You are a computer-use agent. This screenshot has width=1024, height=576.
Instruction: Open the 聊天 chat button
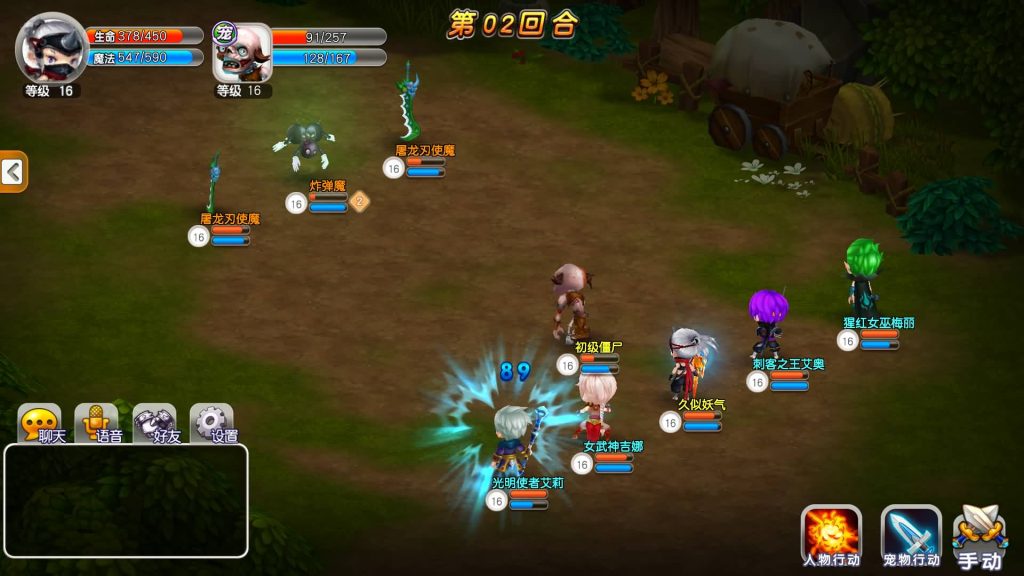[x=40, y=424]
